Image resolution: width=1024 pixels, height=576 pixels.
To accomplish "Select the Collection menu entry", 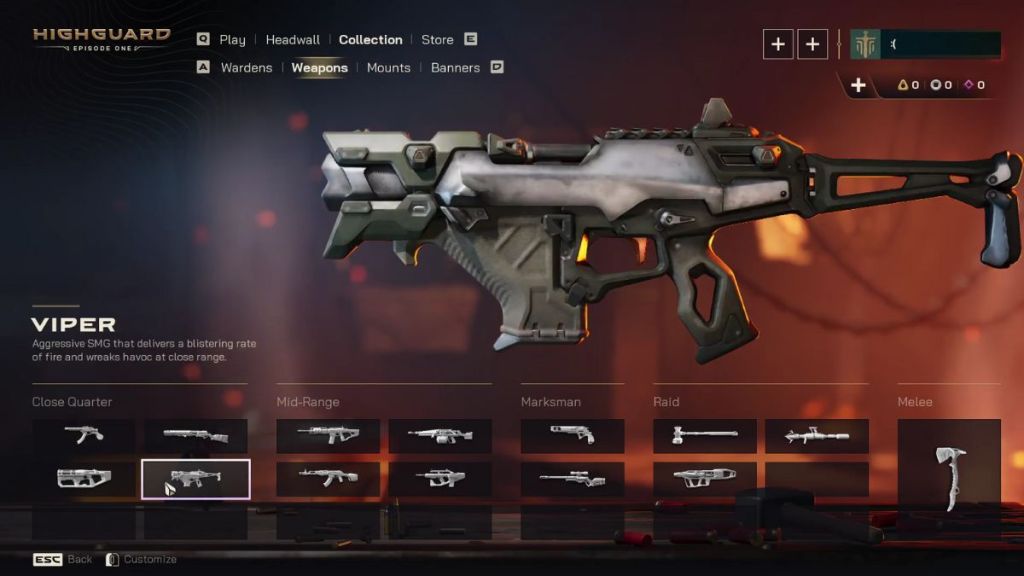I will coord(370,40).
